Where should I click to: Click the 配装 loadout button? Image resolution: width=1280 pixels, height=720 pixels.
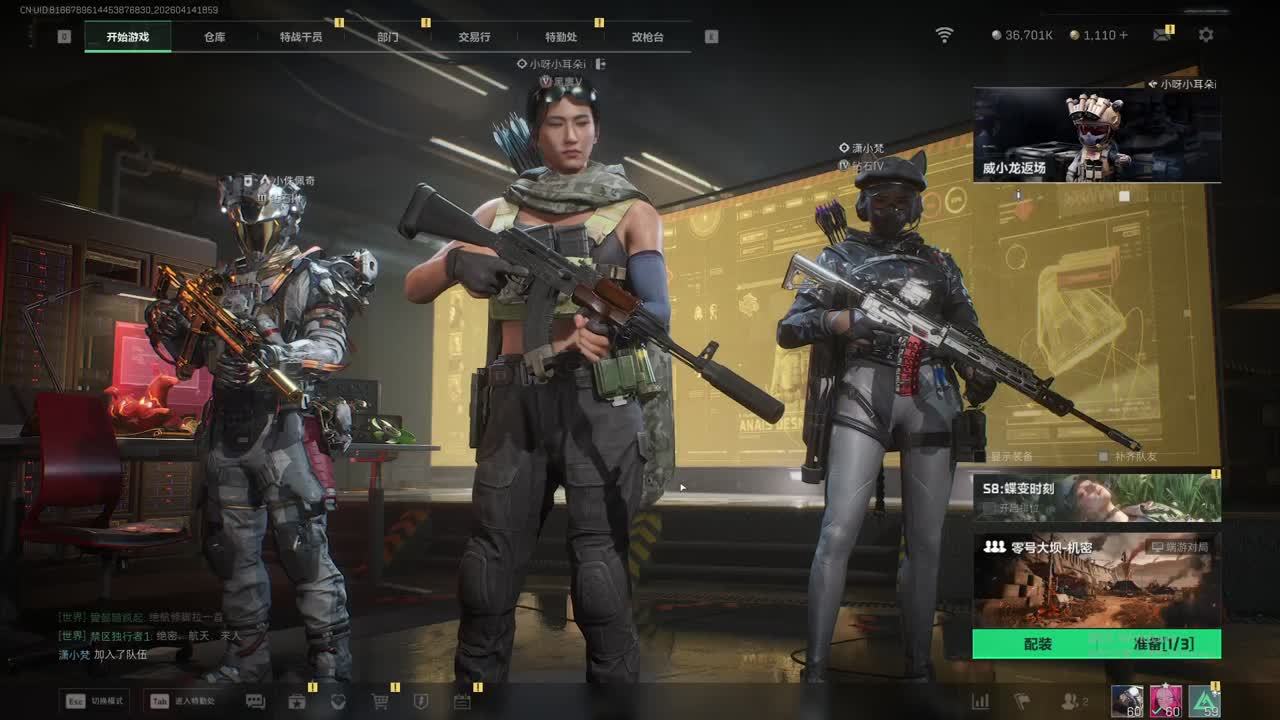pos(1037,644)
